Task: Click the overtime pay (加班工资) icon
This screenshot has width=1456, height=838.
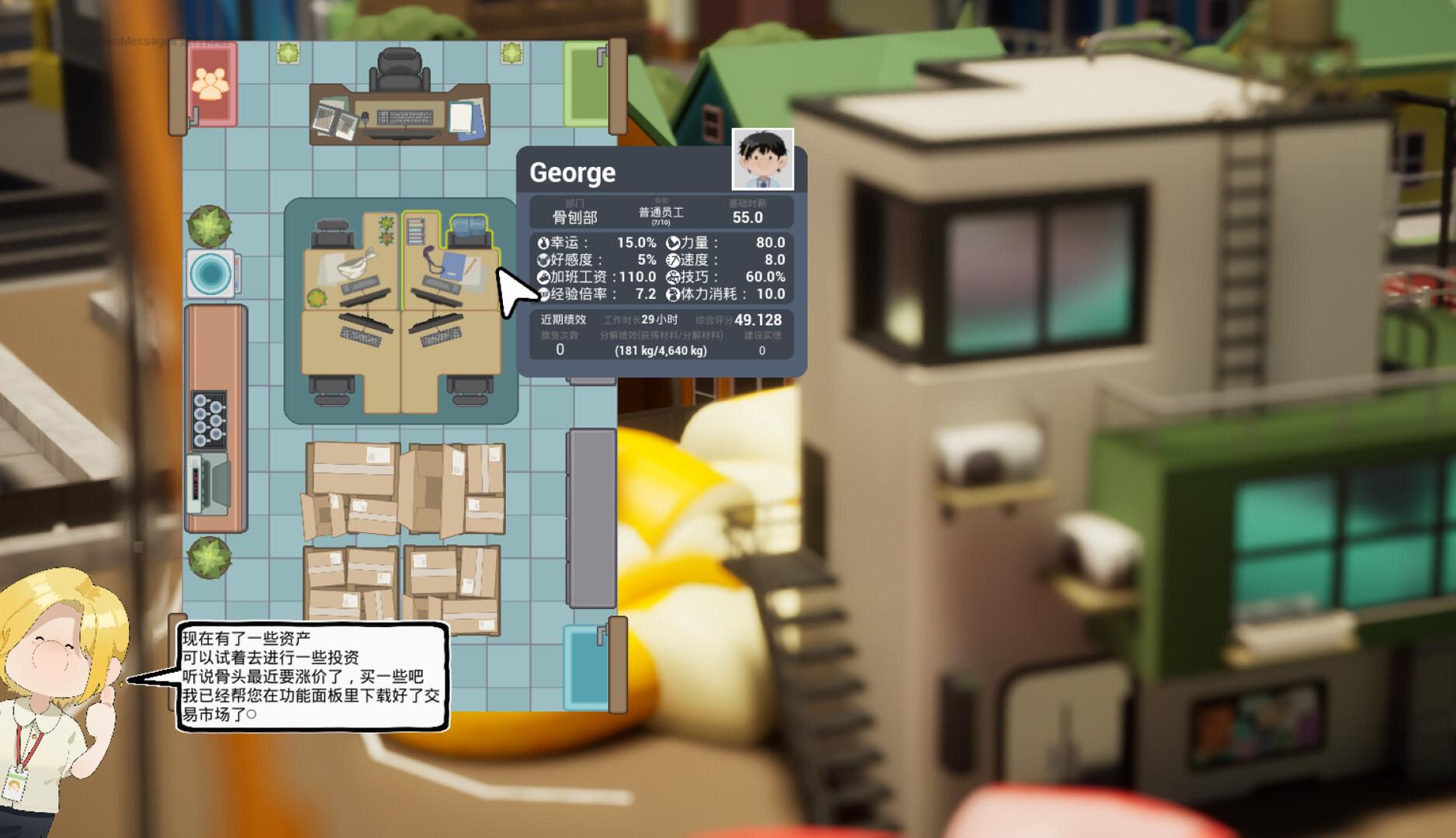Action: point(543,277)
